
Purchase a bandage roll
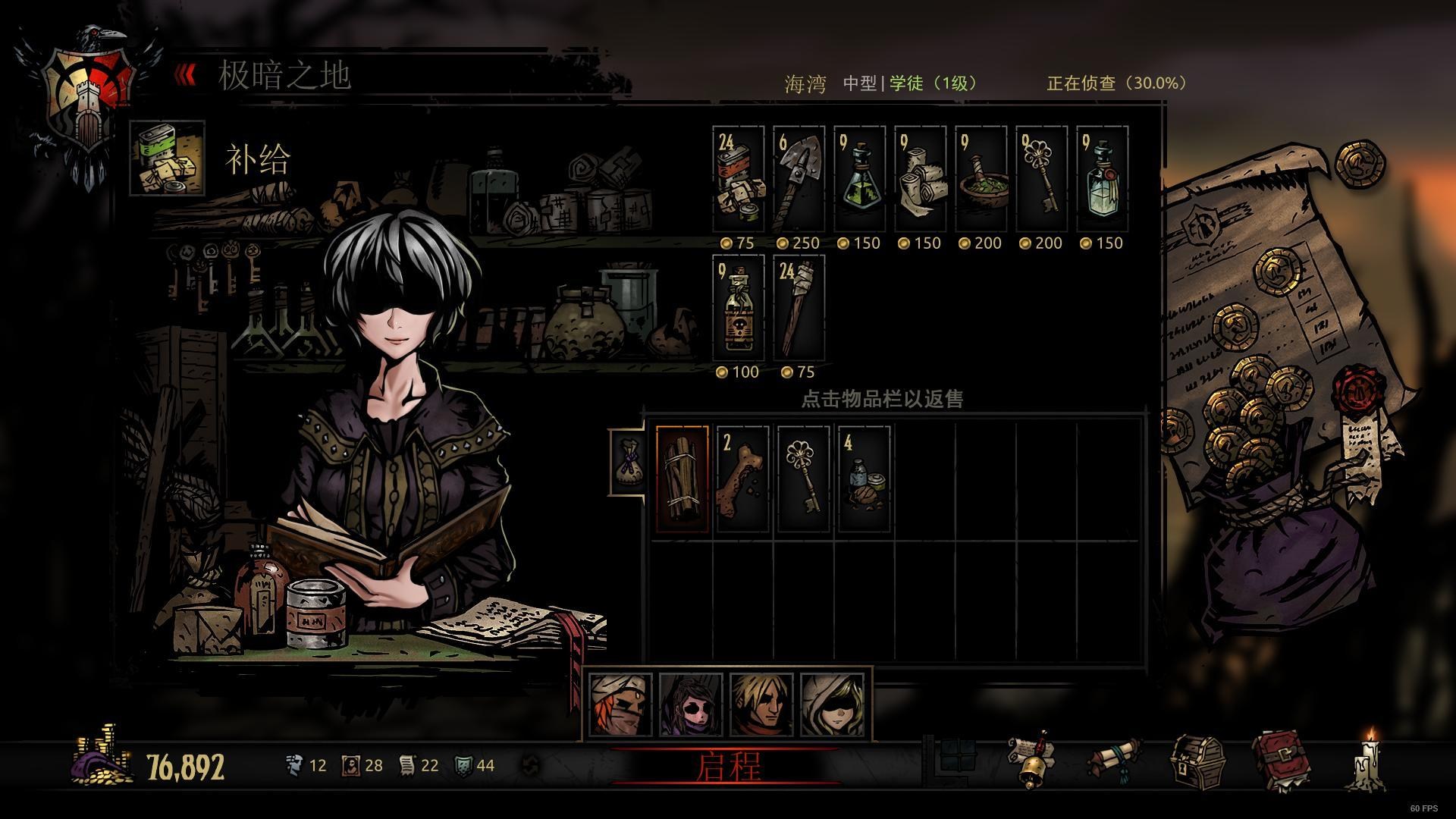[x=921, y=180]
